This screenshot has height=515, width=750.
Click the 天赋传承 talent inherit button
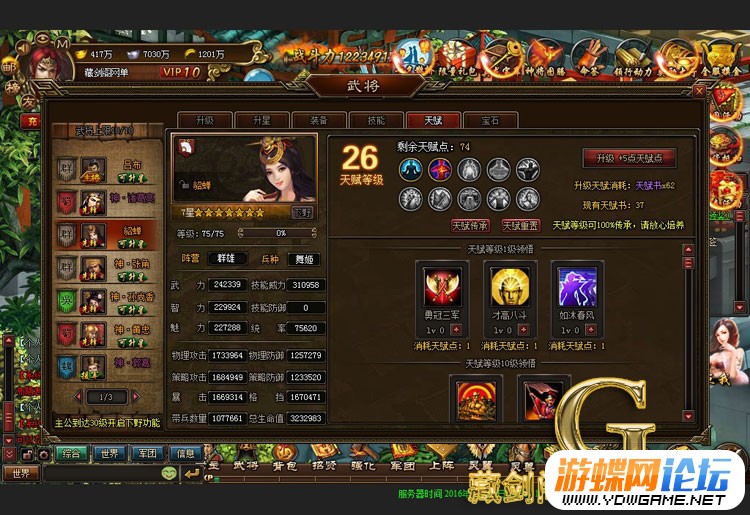click(x=470, y=226)
